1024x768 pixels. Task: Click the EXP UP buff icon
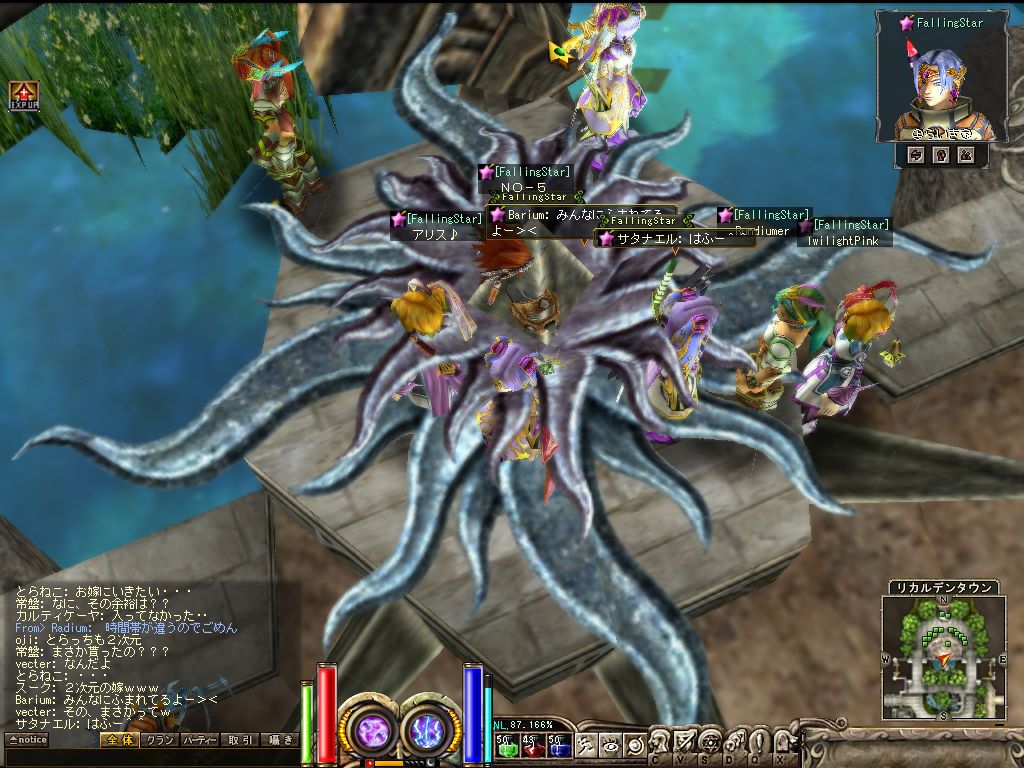pyautogui.click(x=23, y=95)
